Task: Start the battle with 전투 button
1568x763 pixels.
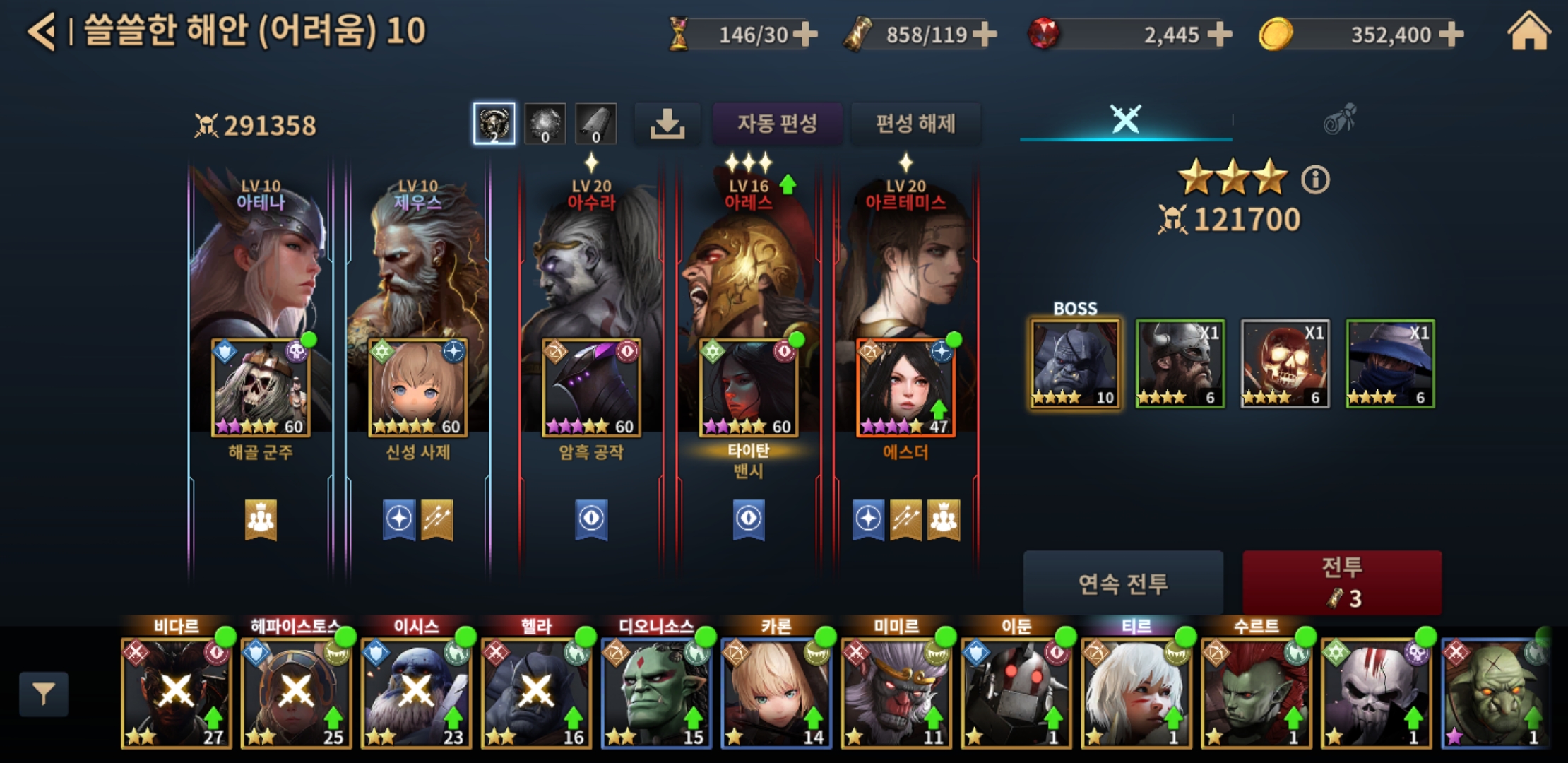Action: coord(1341,583)
